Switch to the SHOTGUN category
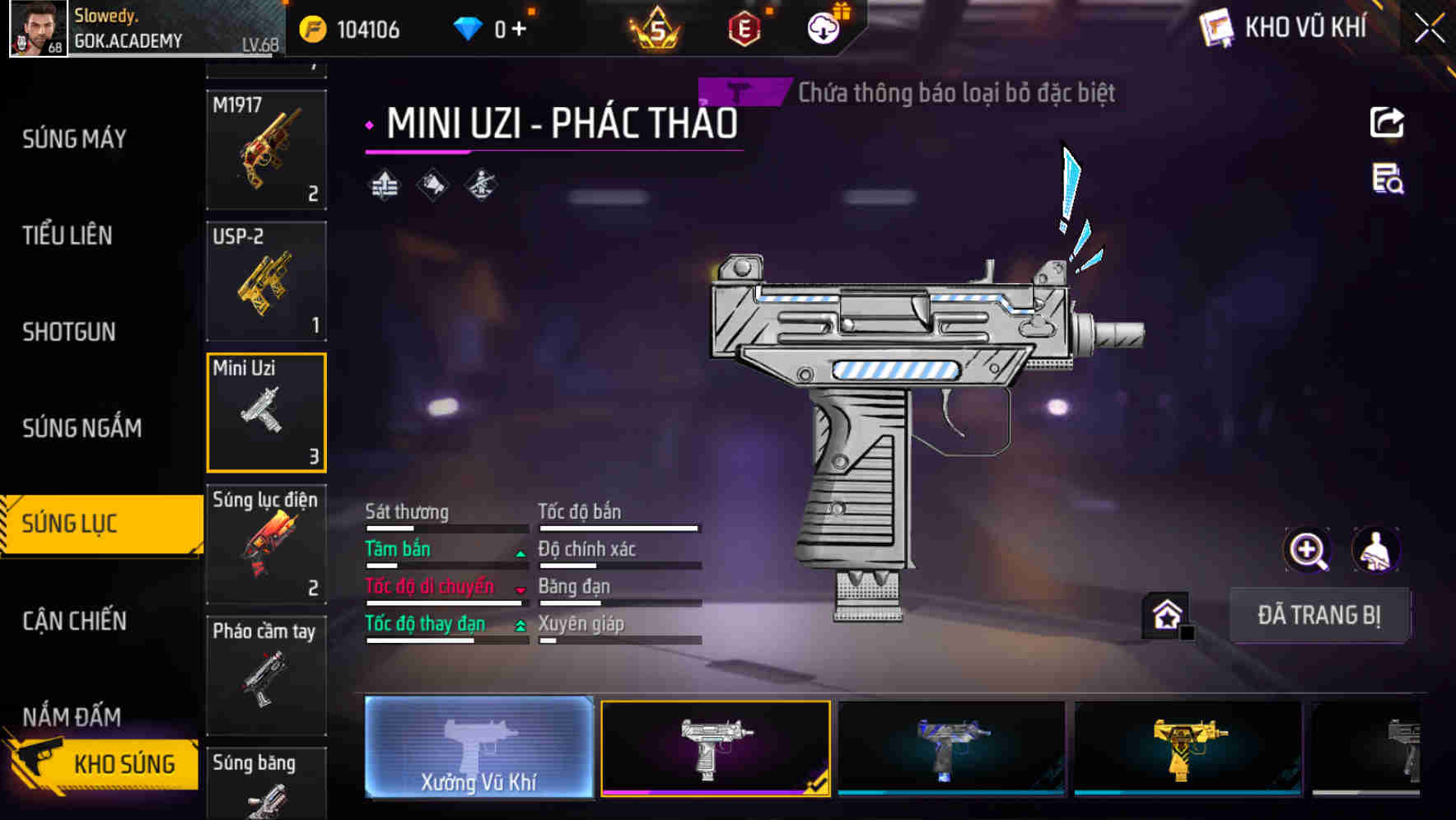 [68, 331]
